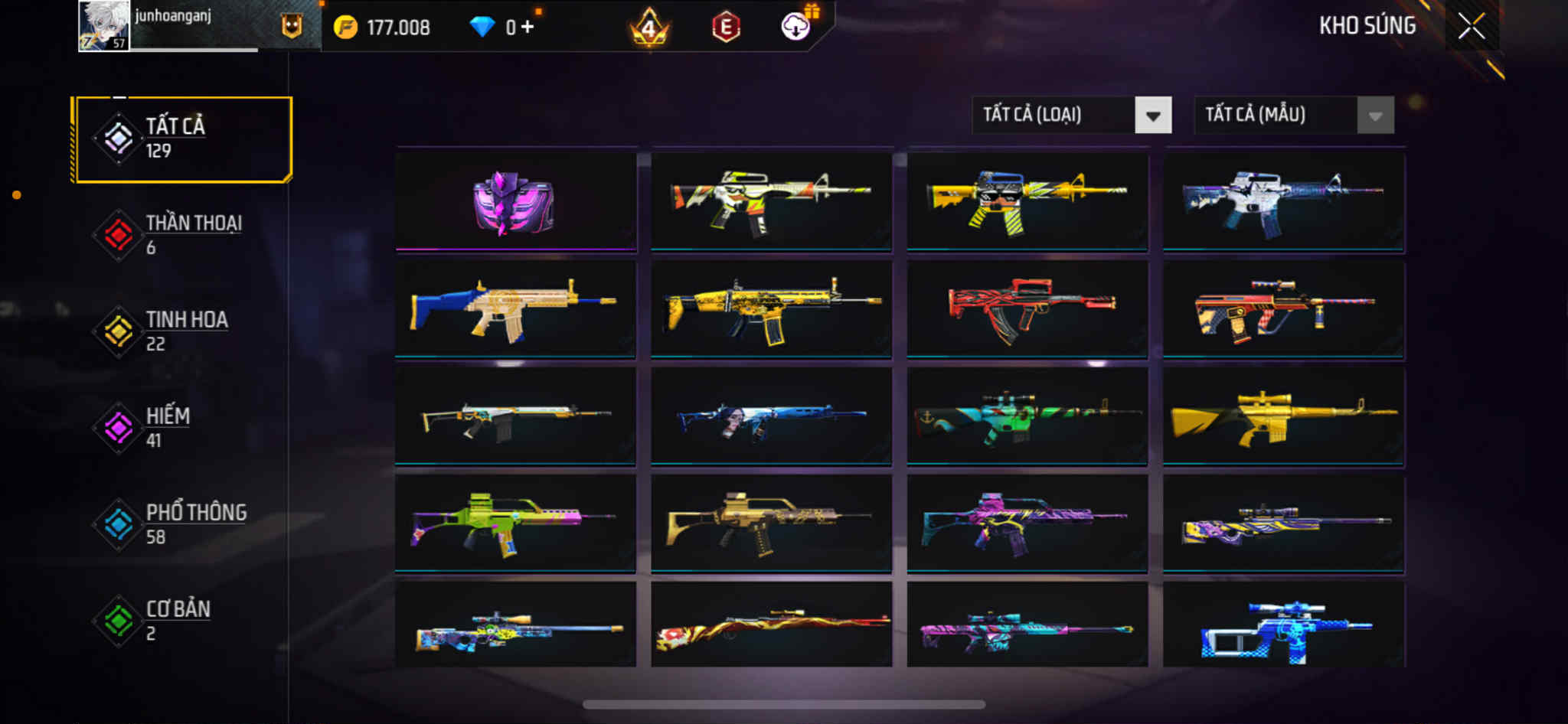Choose the solid gold scoped rifle skin
This screenshot has height=724, width=1568.
click(1283, 417)
